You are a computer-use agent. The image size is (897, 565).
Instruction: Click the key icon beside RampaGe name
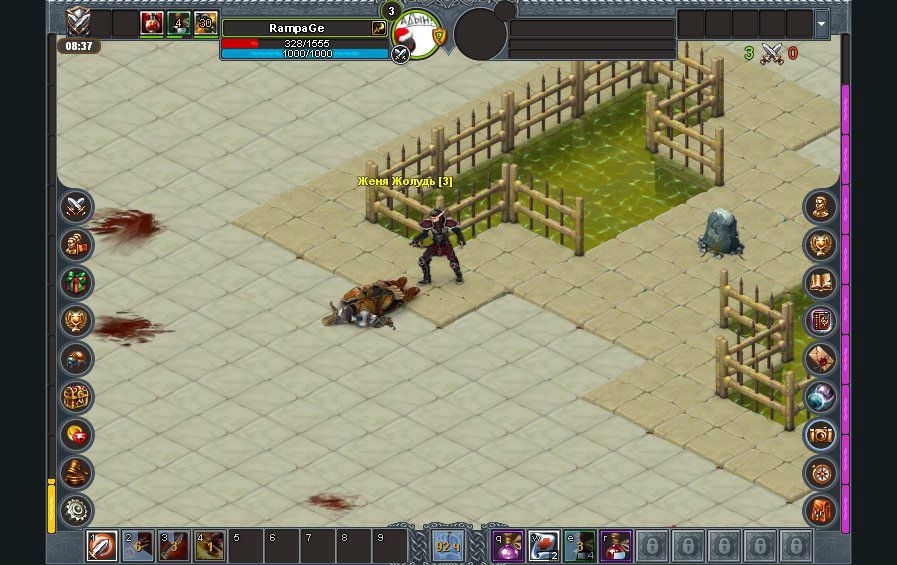pyautogui.click(x=379, y=28)
